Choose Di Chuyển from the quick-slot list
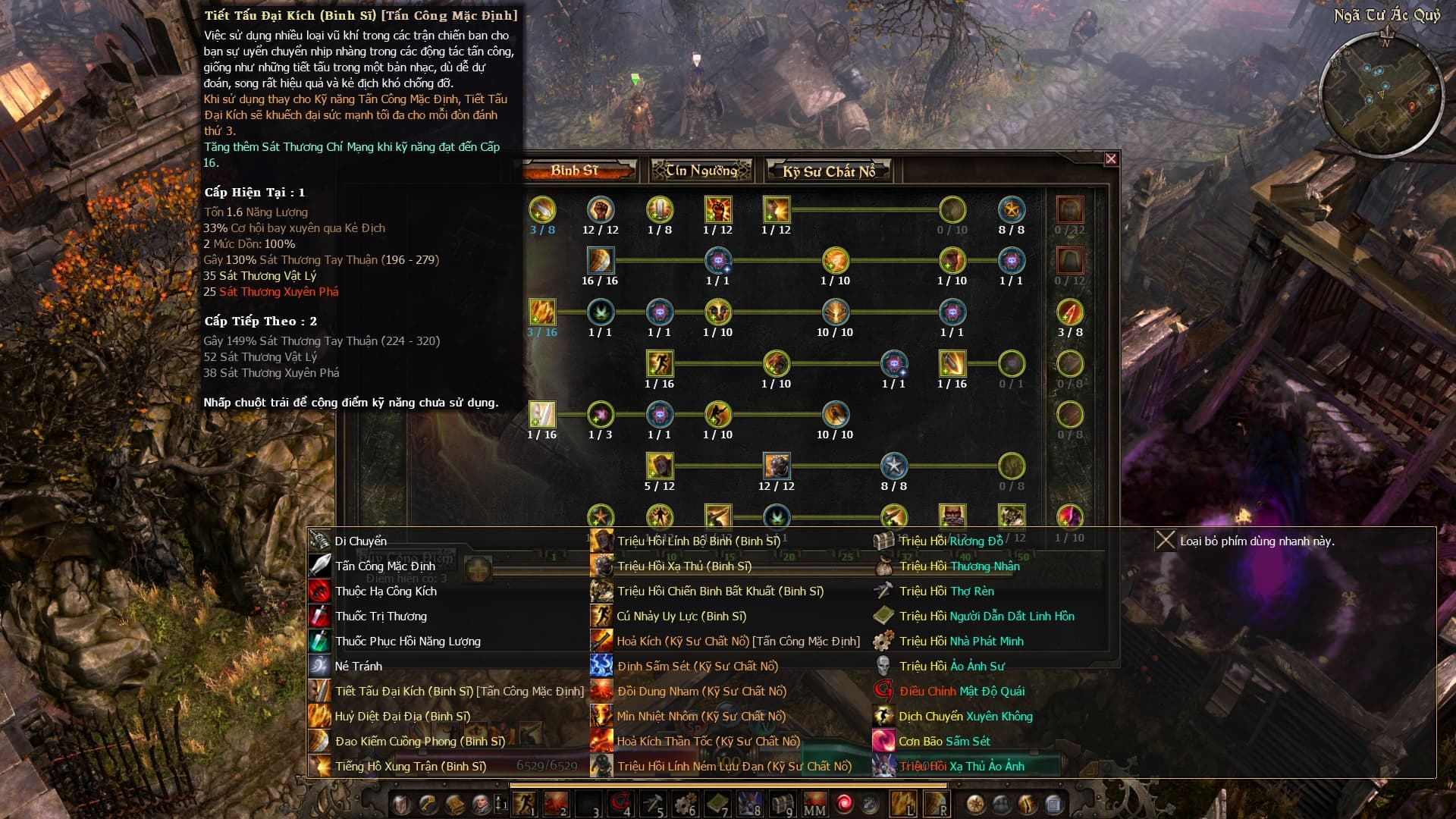Image resolution: width=1456 pixels, height=819 pixels. point(360,541)
